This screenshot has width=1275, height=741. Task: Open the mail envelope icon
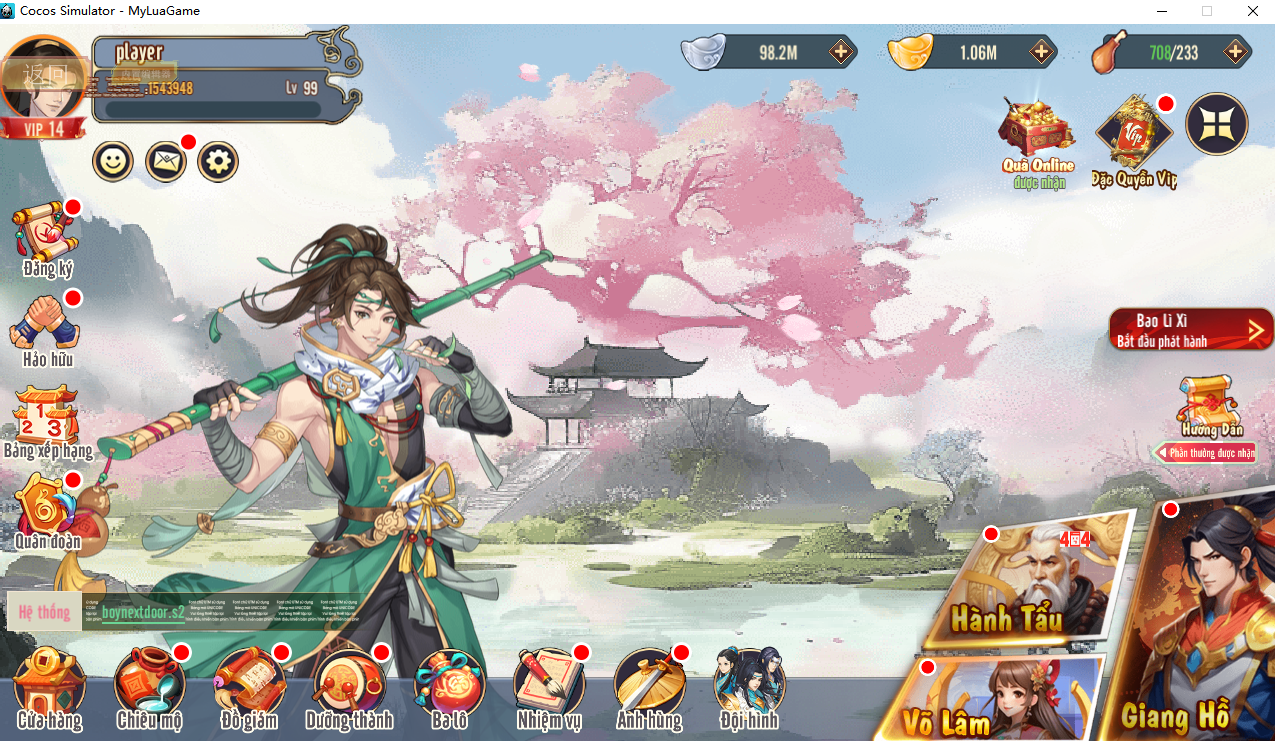pos(166,161)
